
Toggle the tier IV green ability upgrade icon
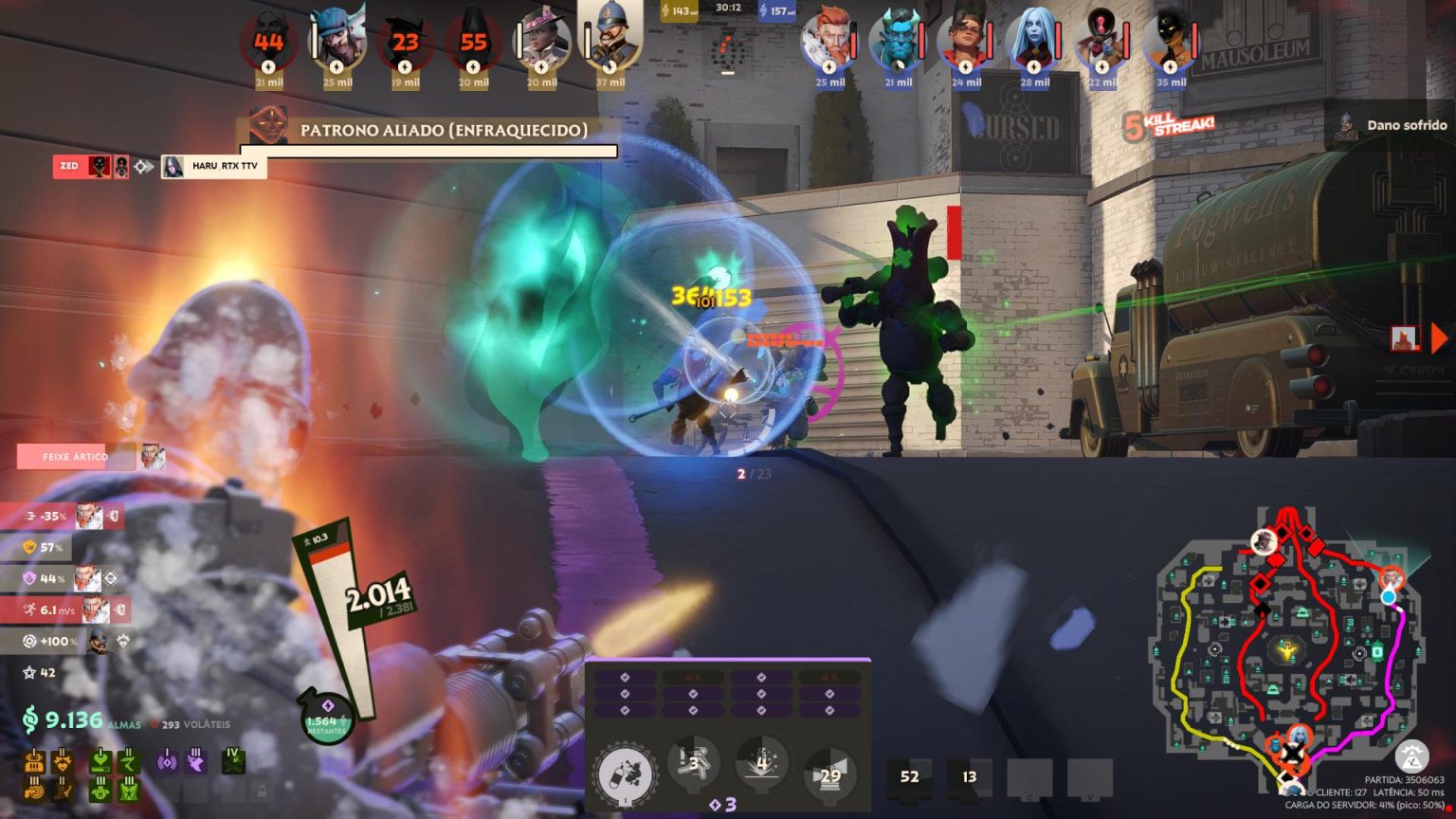[233, 760]
